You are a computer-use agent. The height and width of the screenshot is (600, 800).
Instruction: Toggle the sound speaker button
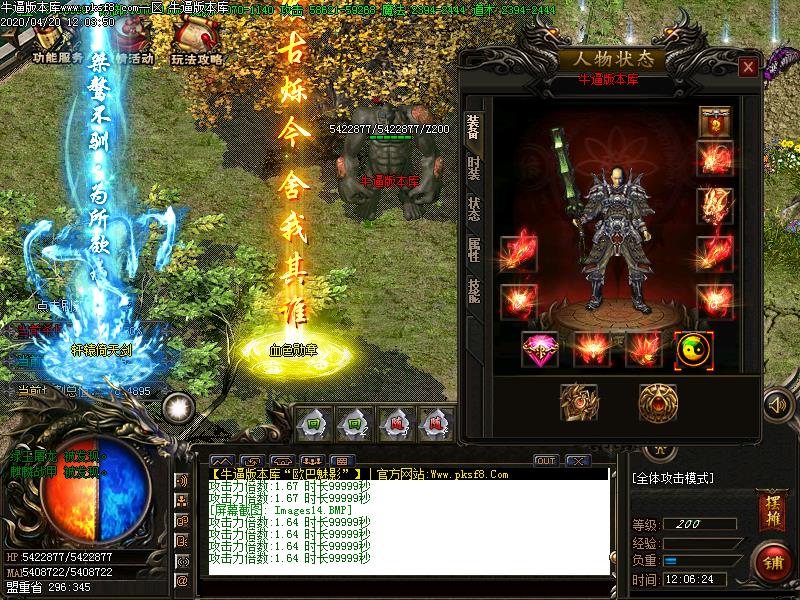coord(776,405)
